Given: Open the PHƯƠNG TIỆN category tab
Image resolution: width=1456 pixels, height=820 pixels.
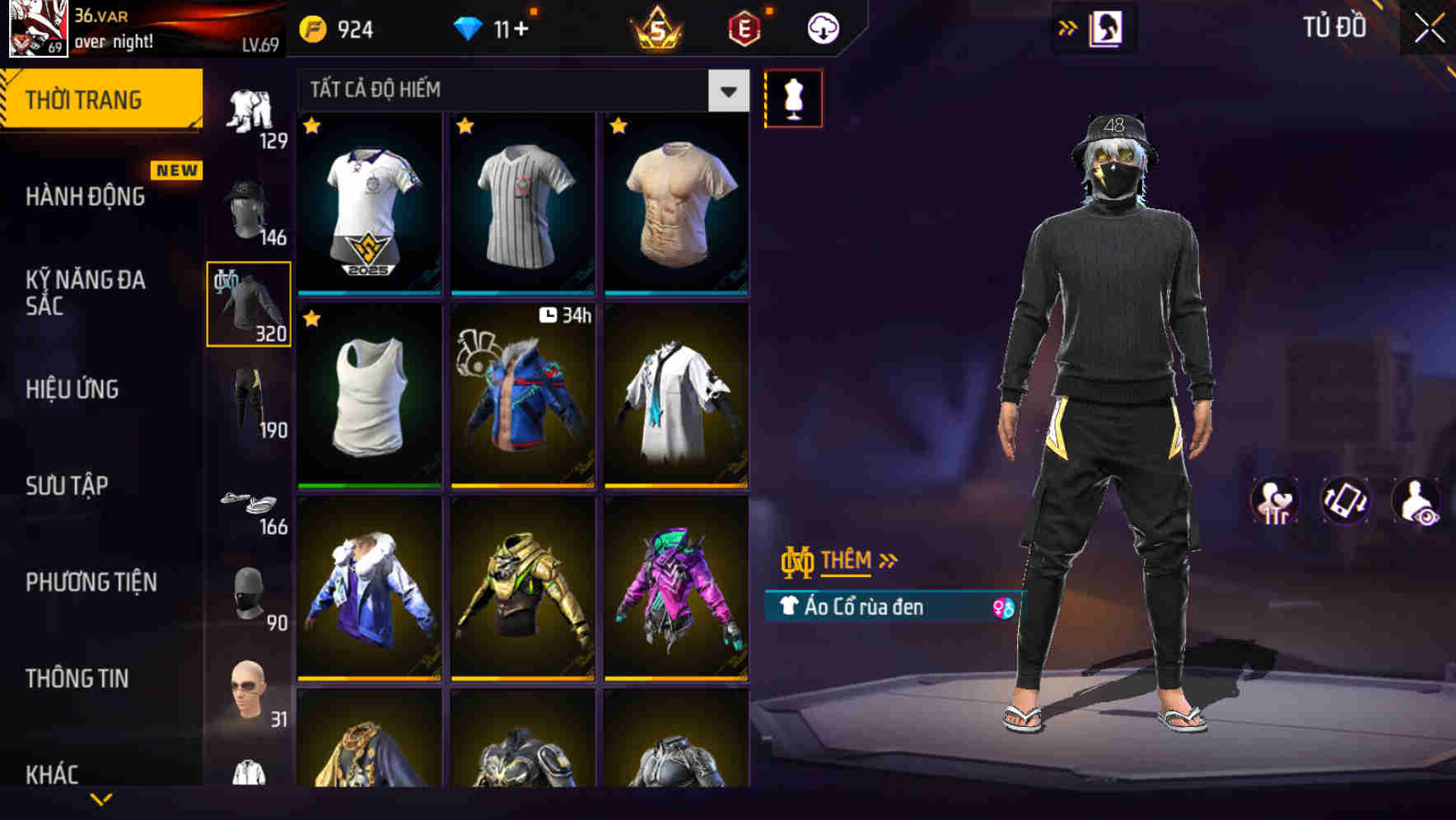Looking at the screenshot, I should point(91,582).
